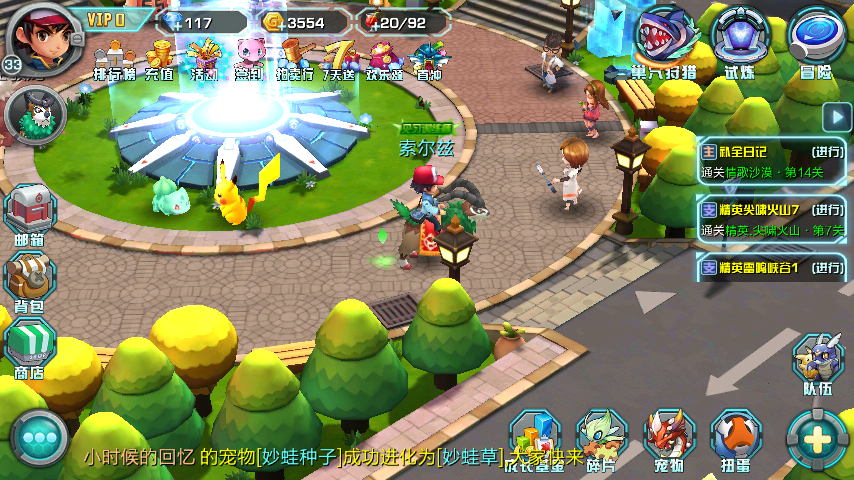Select the 精英尖啸火山7 quest entry
The height and width of the screenshot is (480, 854).
pos(772,220)
